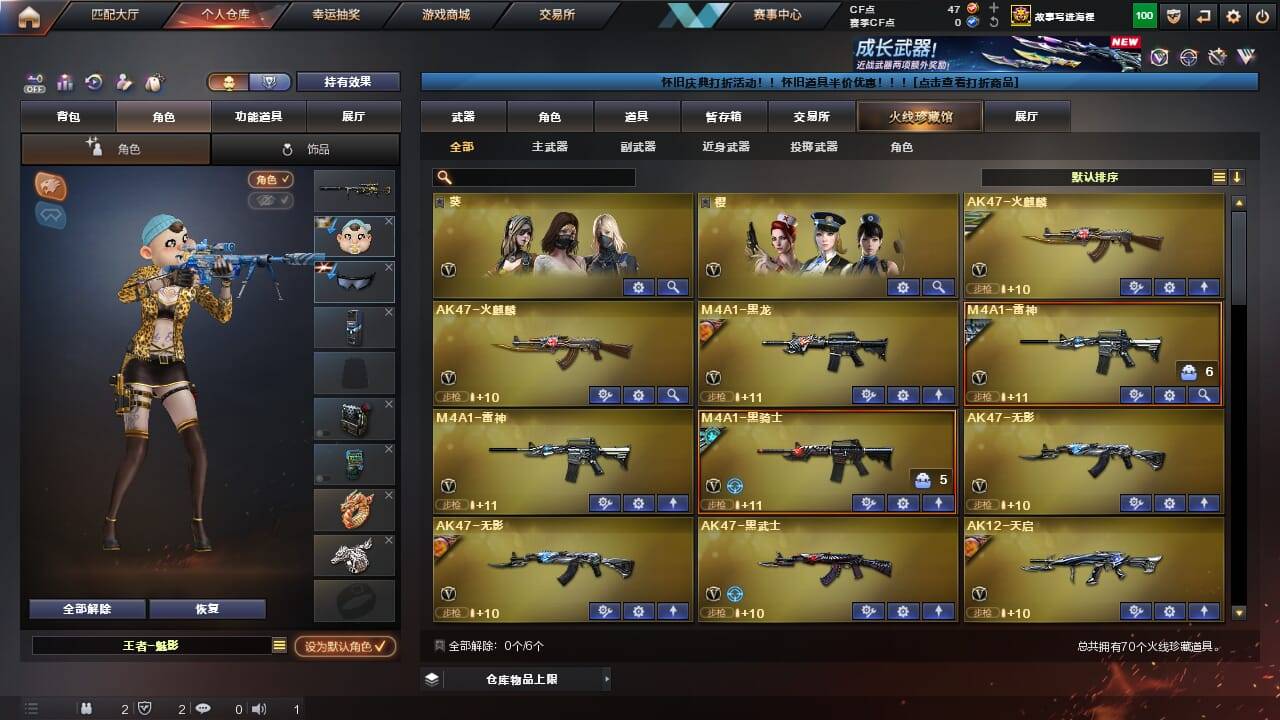
Task: Open the chat bubble icon in bottom bar
Action: (203, 709)
